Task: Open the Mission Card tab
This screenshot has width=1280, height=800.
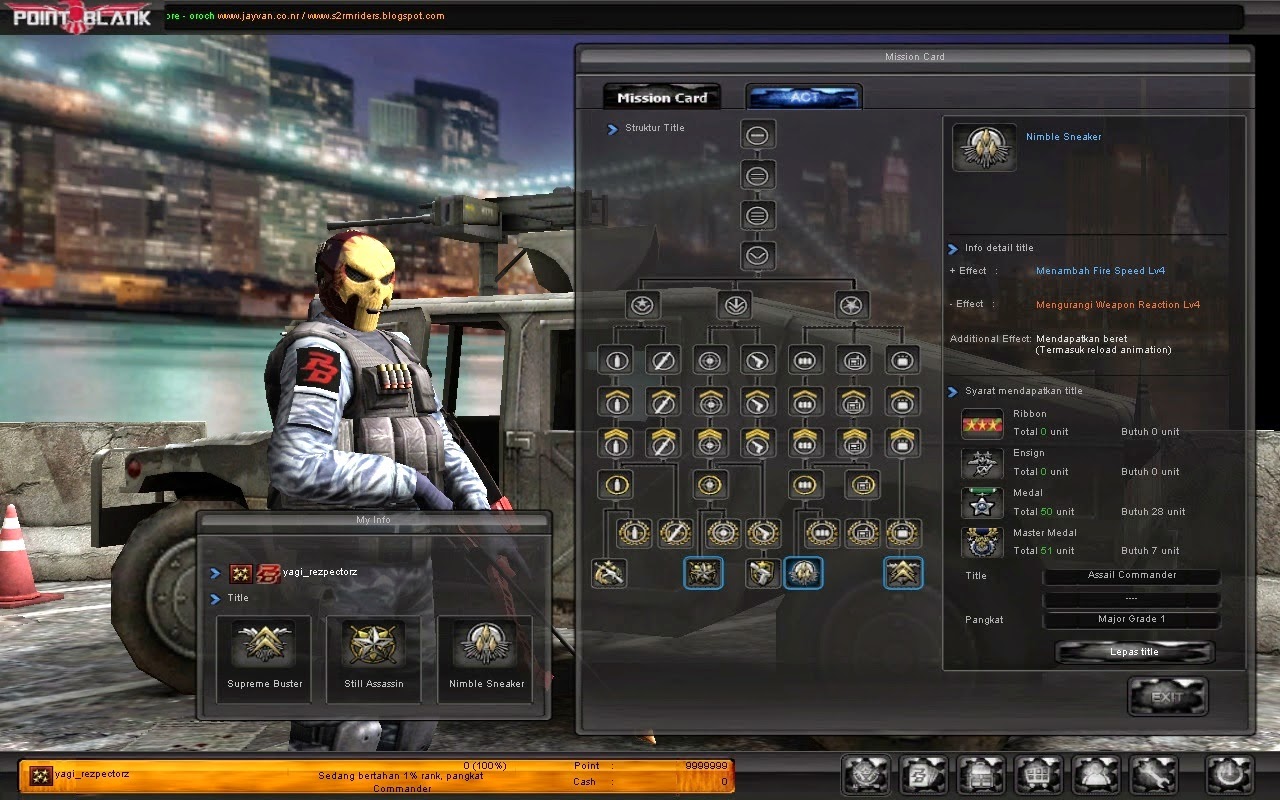Action: tap(661, 96)
